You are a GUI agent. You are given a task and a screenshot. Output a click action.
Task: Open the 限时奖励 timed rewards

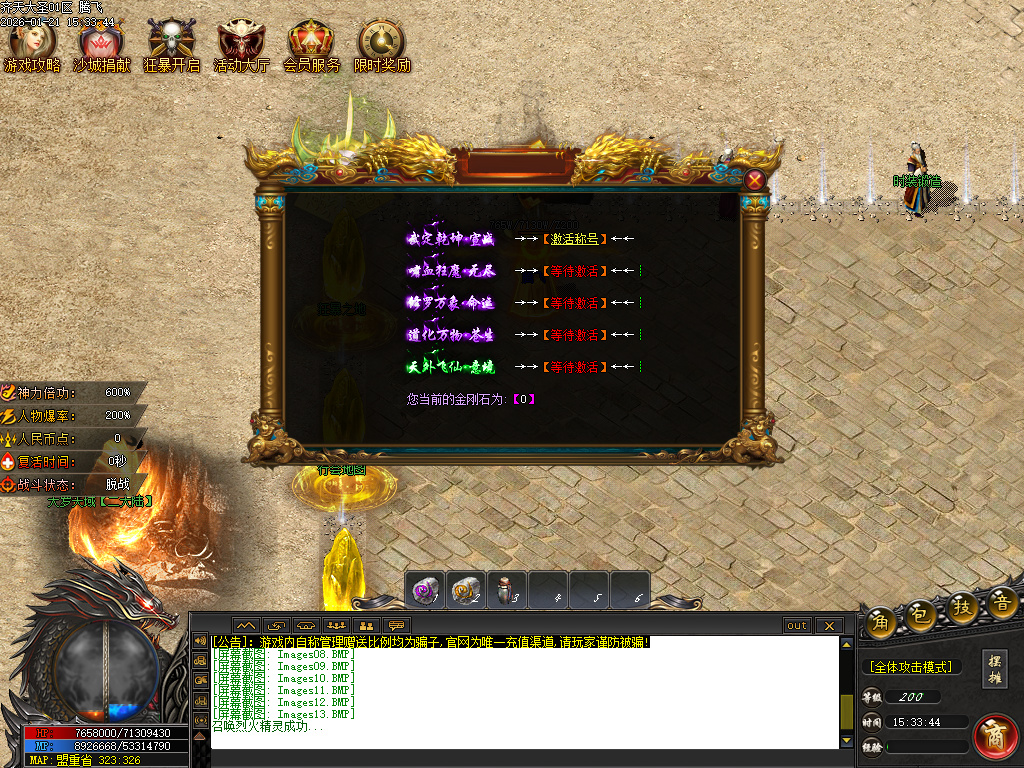click(381, 41)
